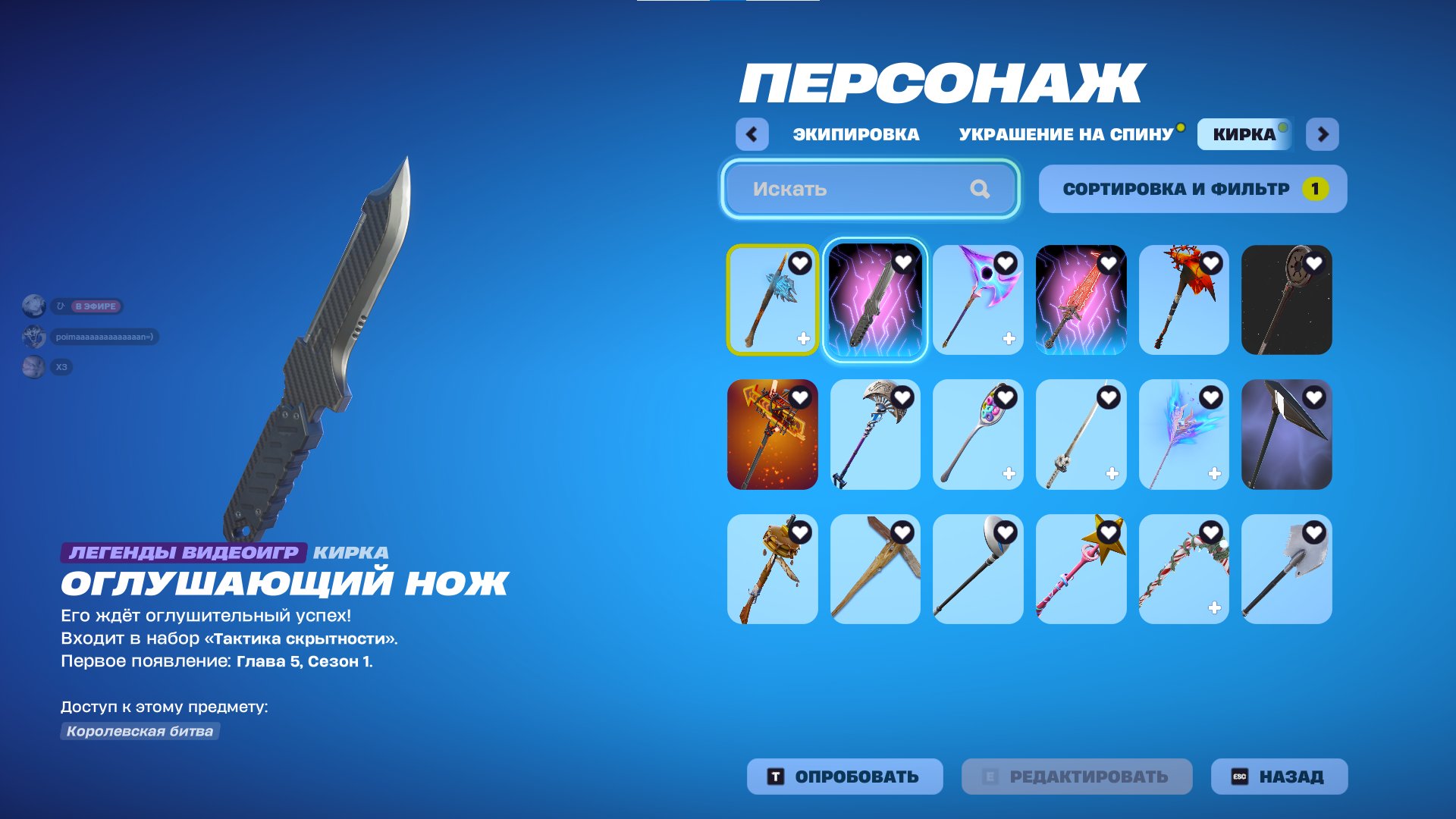Click the plus icon on the candy cane pickaxe tile
The width and height of the screenshot is (1456, 819).
pyautogui.click(x=1215, y=608)
